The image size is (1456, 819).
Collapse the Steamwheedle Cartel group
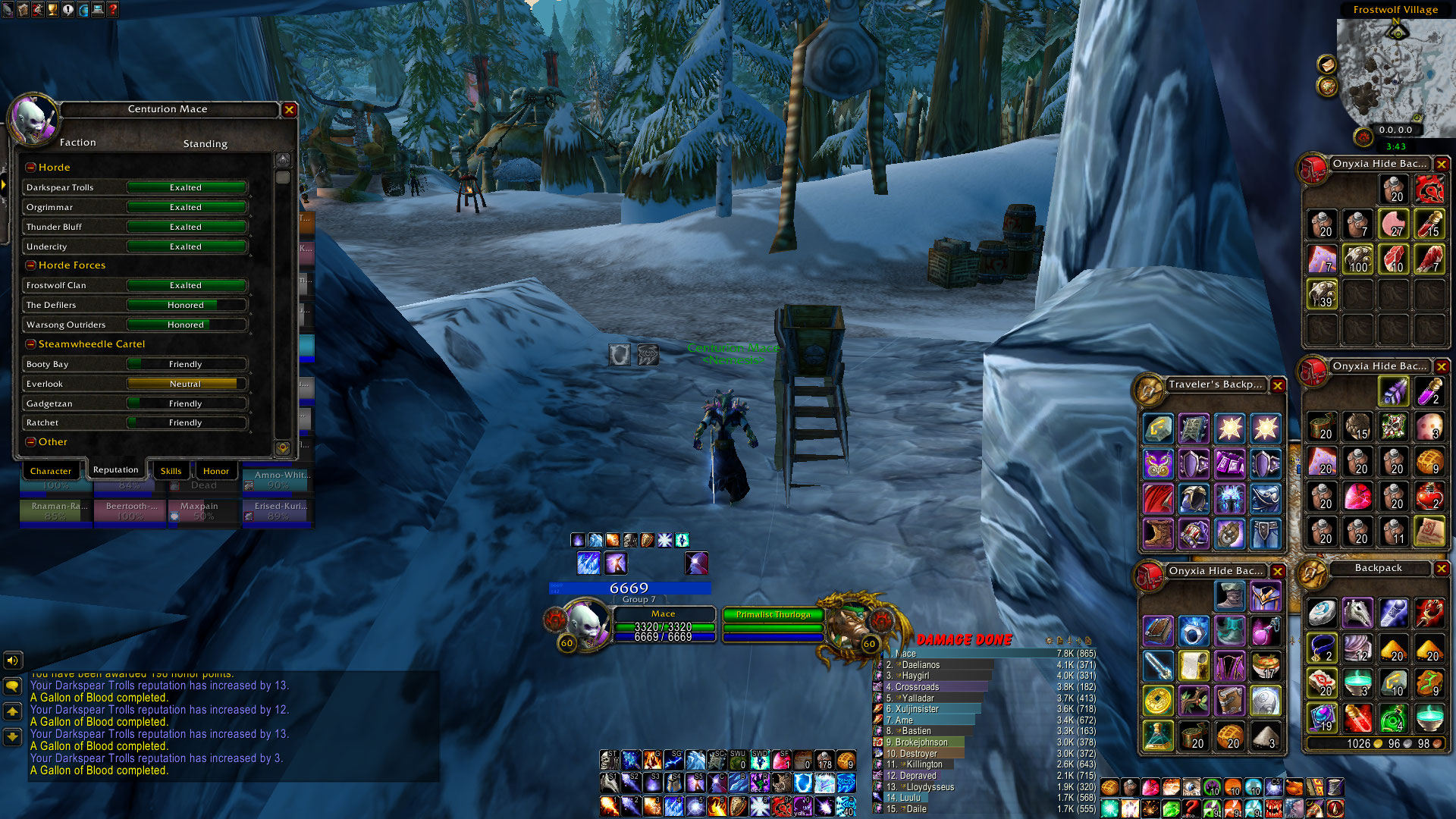31,344
